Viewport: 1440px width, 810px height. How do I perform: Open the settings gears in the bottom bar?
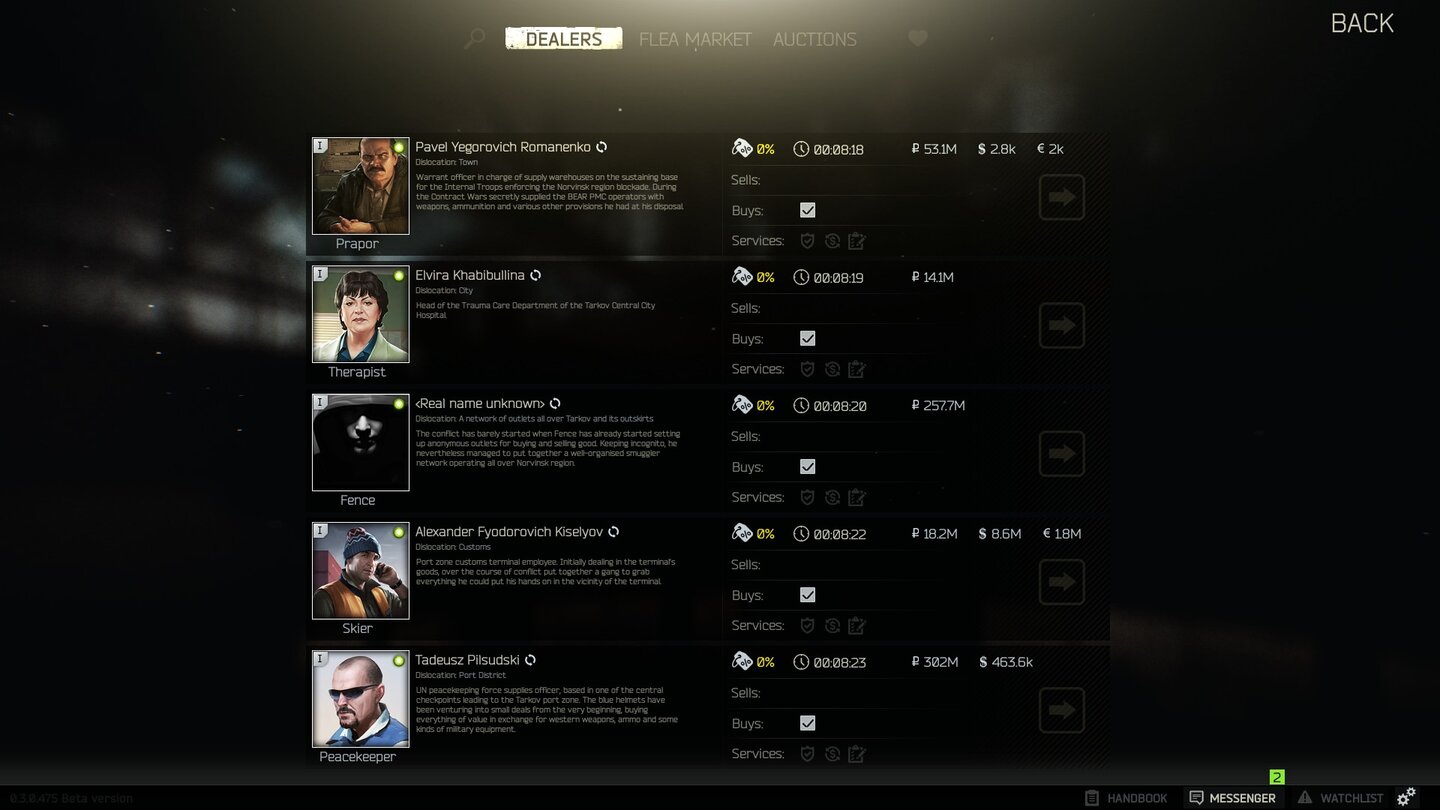pos(1408,797)
